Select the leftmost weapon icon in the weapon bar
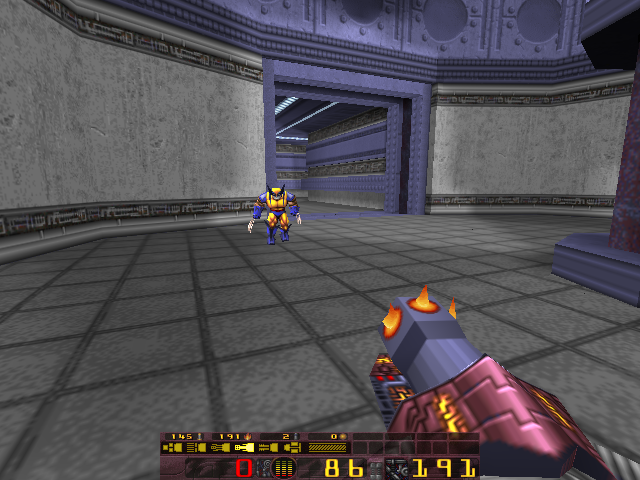The height and width of the screenshot is (480, 640). 174,448
